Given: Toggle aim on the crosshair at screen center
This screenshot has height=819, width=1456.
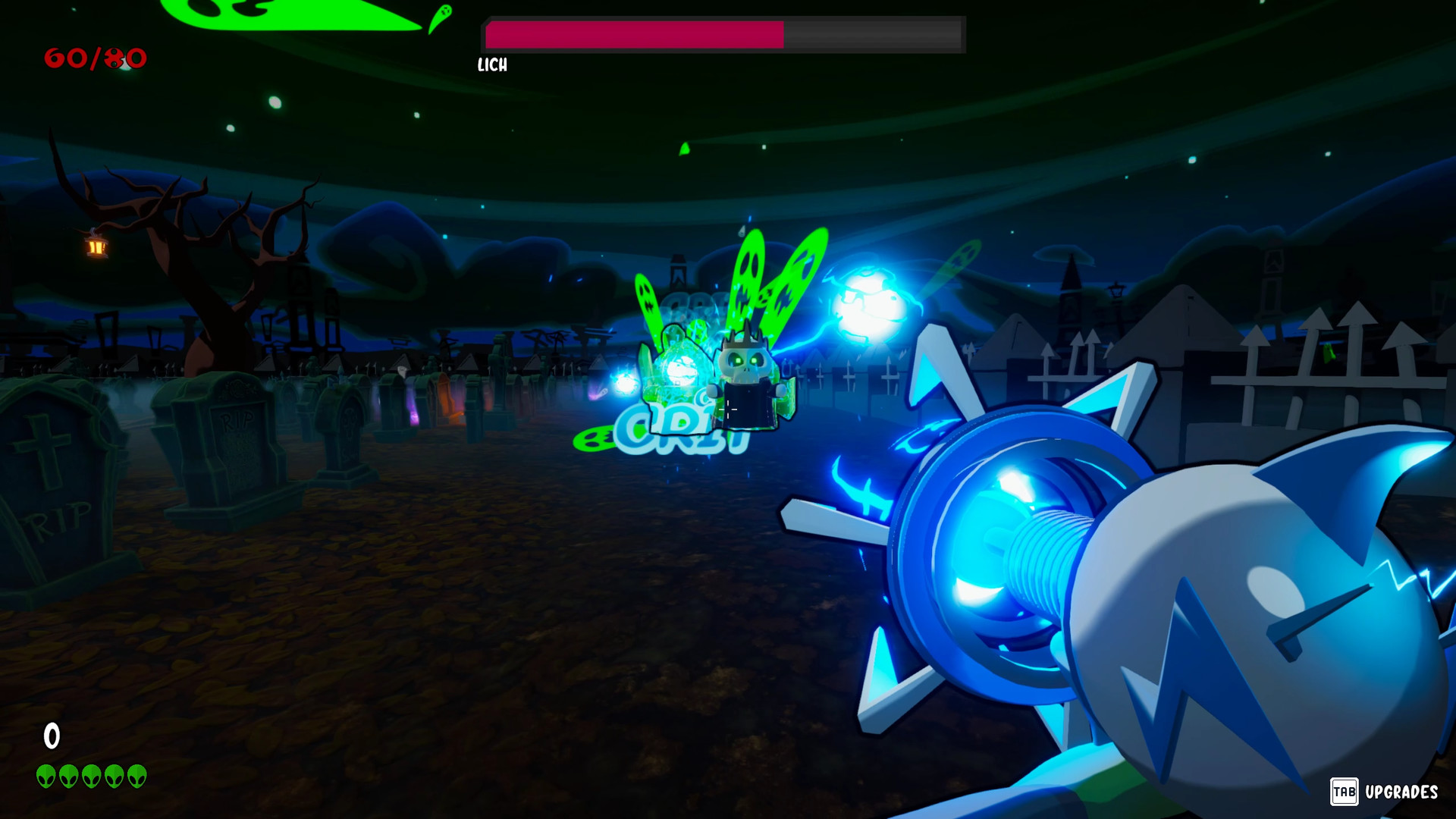Looking at the screenshot, I should tap(730, 409).
